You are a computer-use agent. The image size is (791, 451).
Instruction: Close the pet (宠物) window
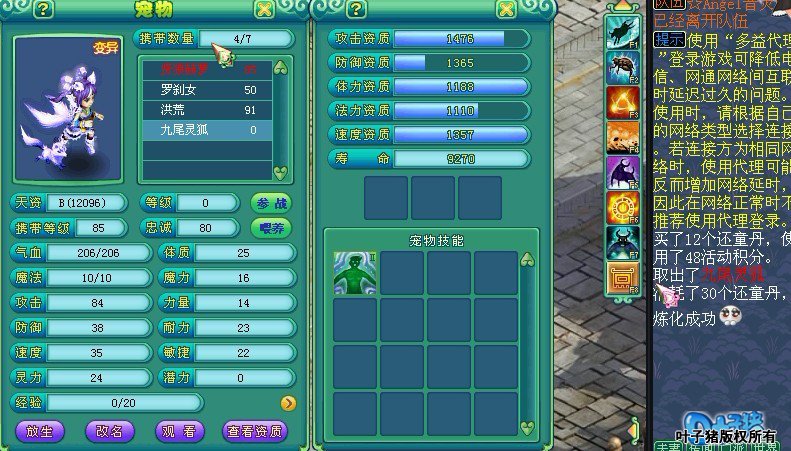(264, 10)
